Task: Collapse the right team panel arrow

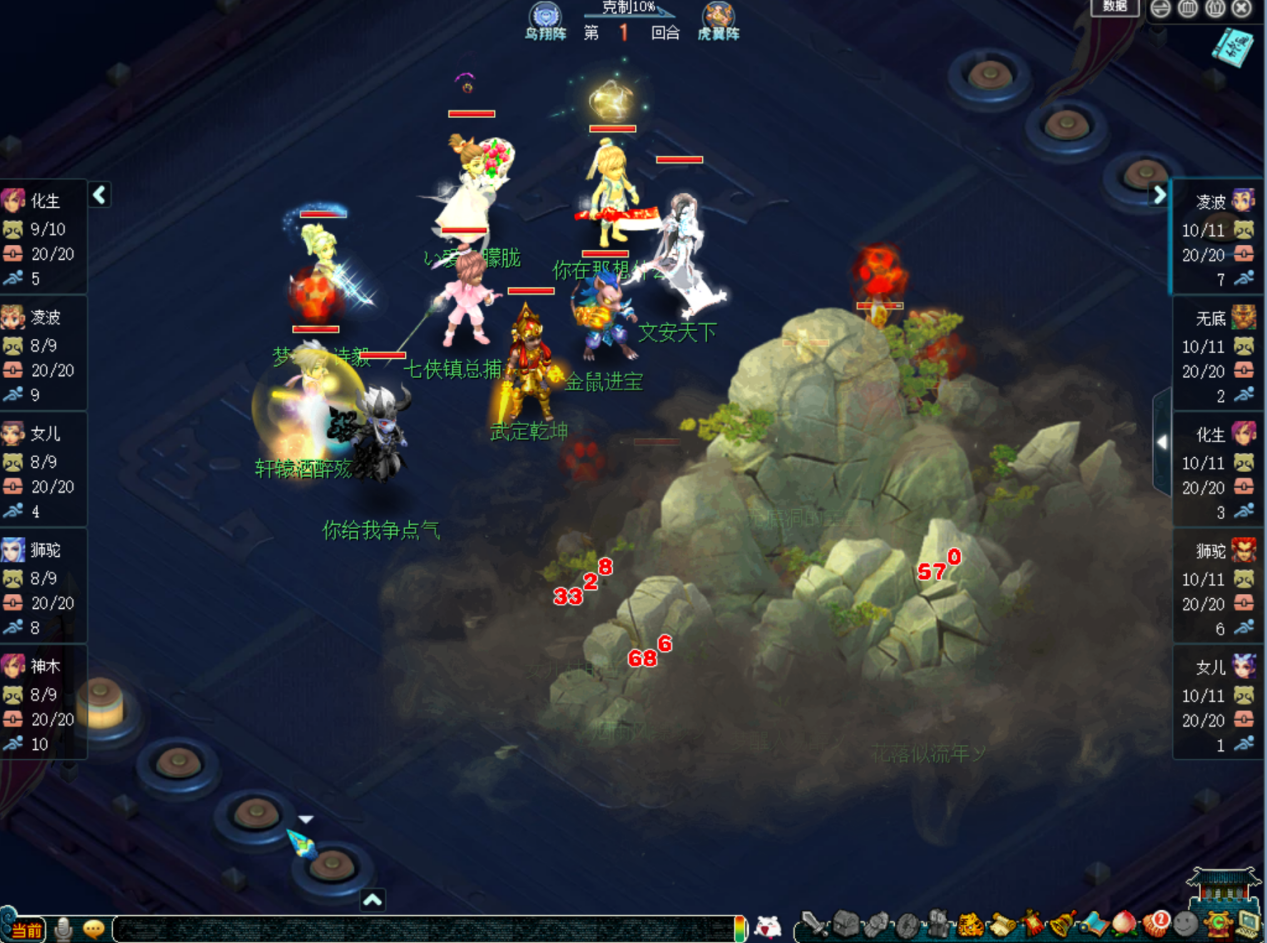Action: tap(1159, 195)
